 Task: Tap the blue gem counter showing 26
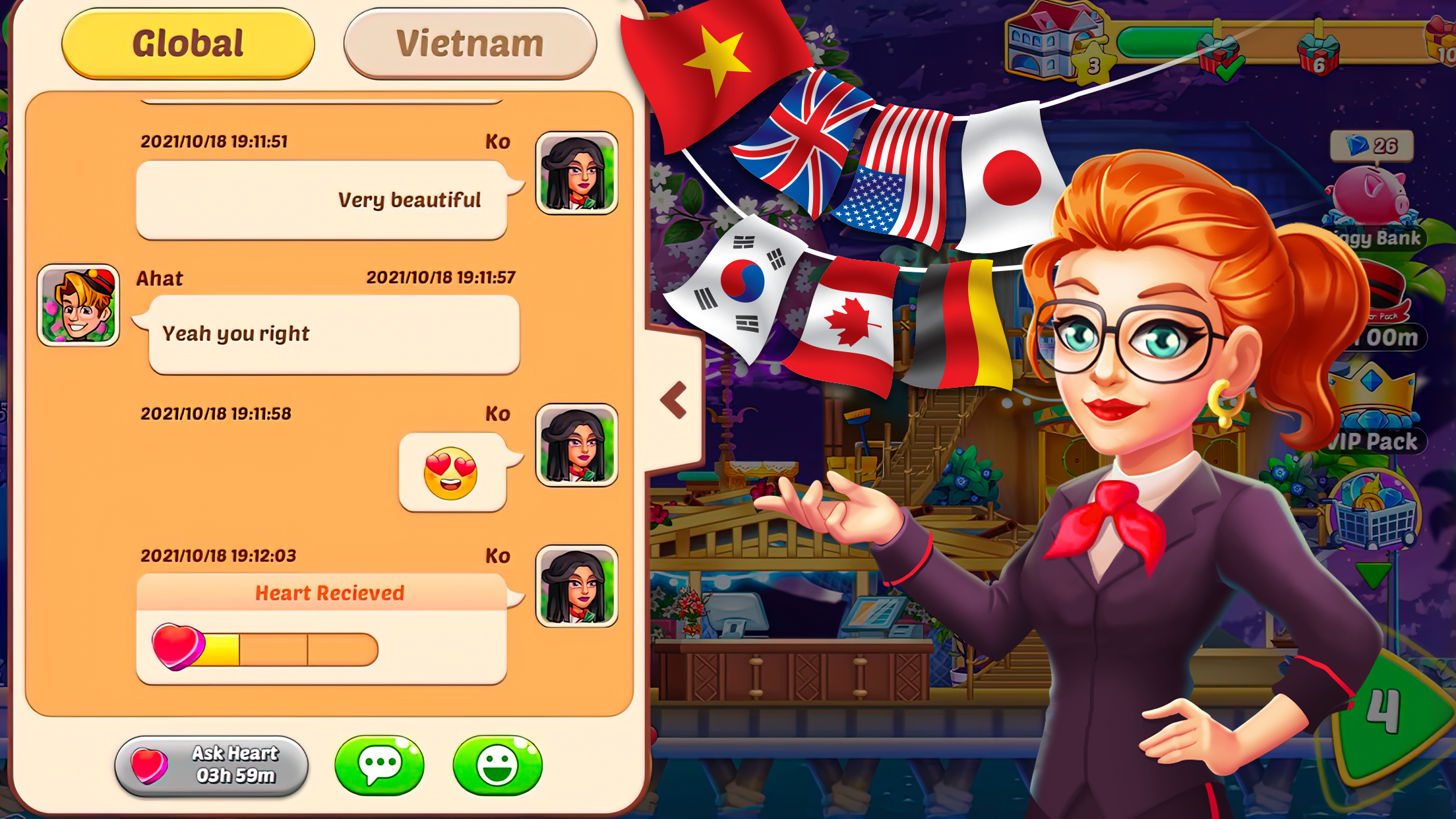click(1372, 146)
